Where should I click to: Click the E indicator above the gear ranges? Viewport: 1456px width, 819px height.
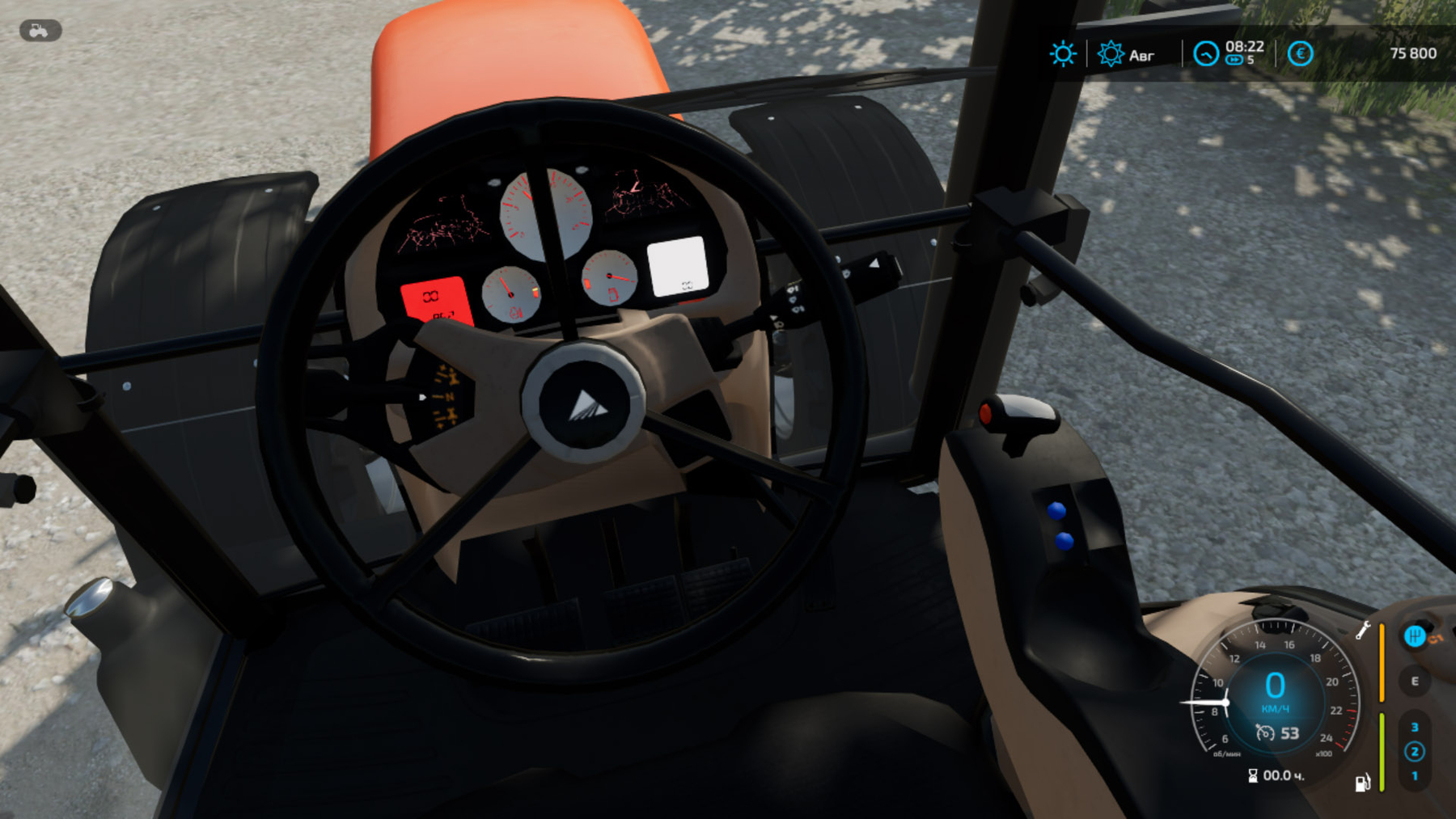pos(1416,680)
